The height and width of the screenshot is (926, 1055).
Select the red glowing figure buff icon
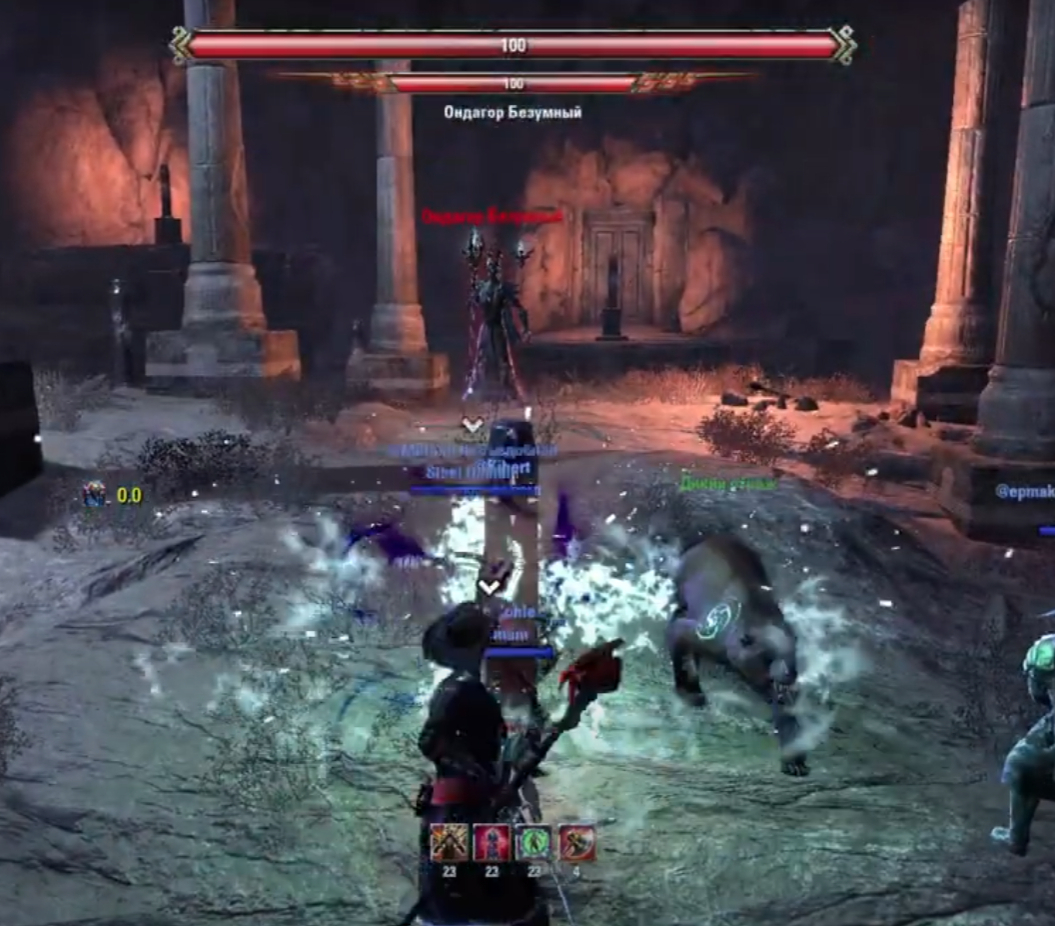click(x=491, y=842)
